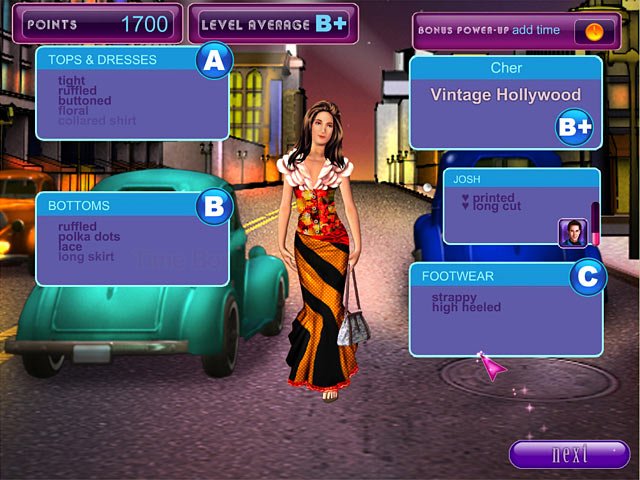Image resolution: width=640 pixels, height=480 pixels.
Task: Click the Cher Vintage Hollywood panel
Action: point(505,102)
